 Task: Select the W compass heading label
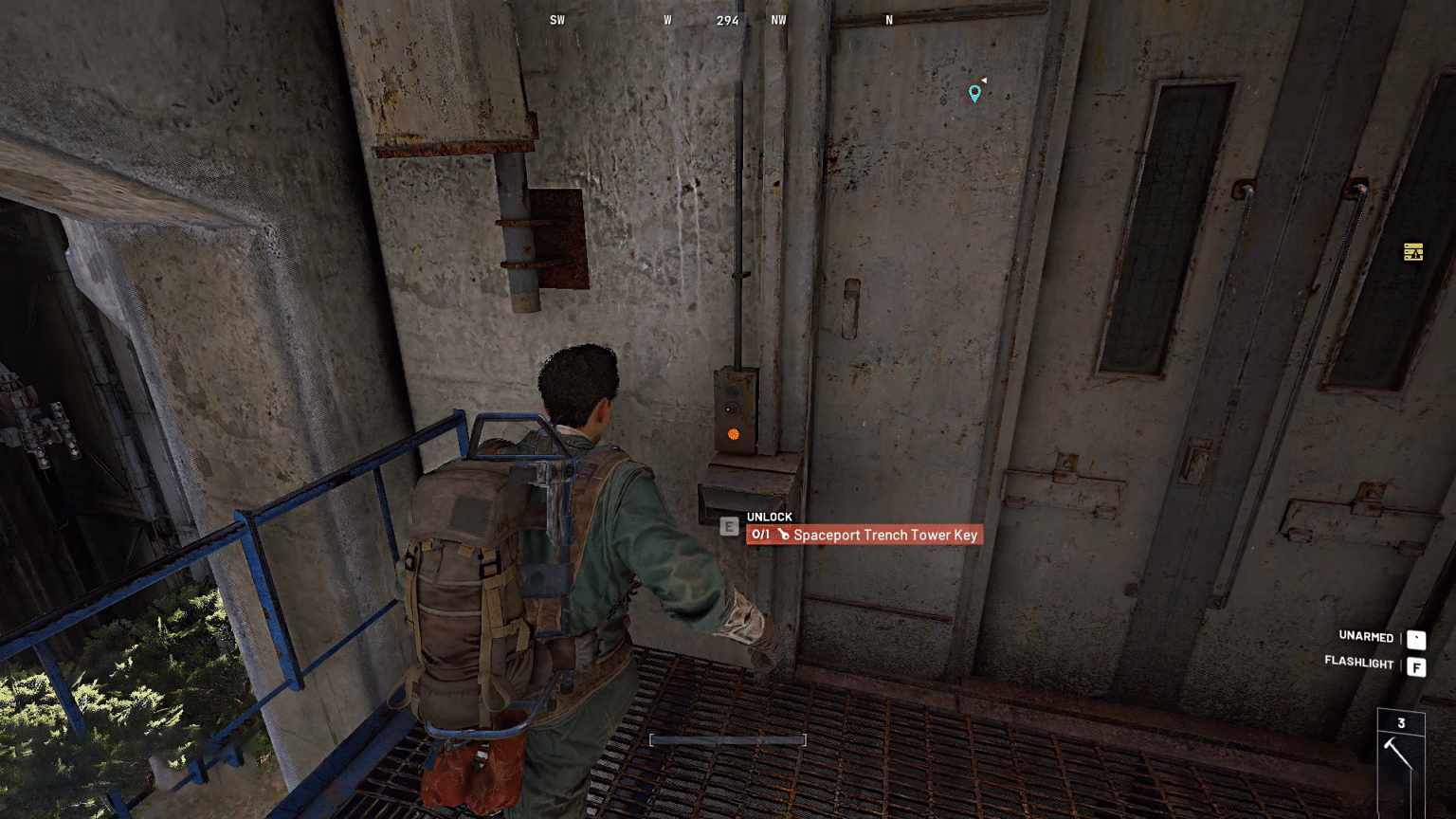point(666,20)
